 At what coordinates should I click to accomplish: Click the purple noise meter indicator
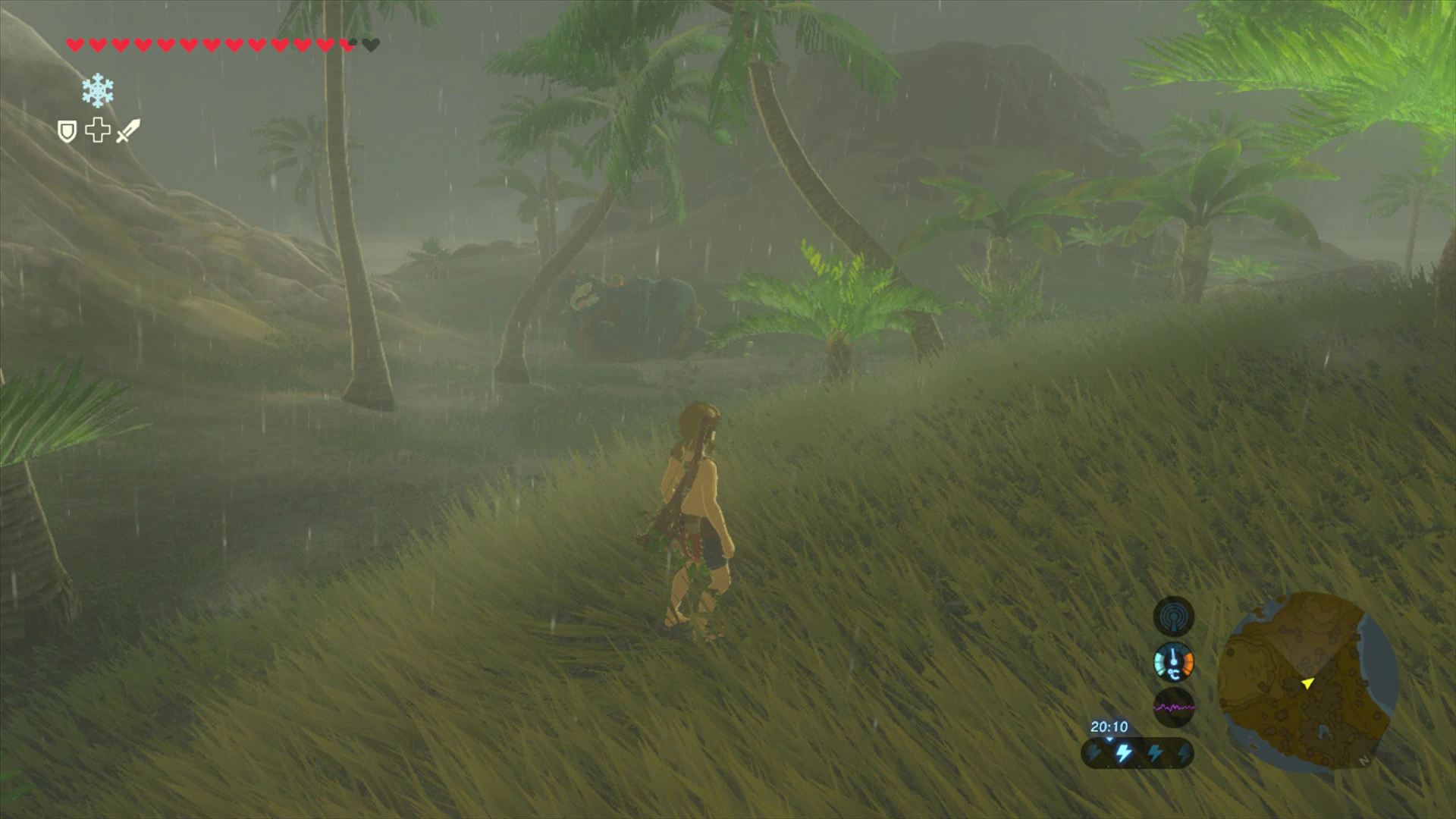click(1174, 708)
